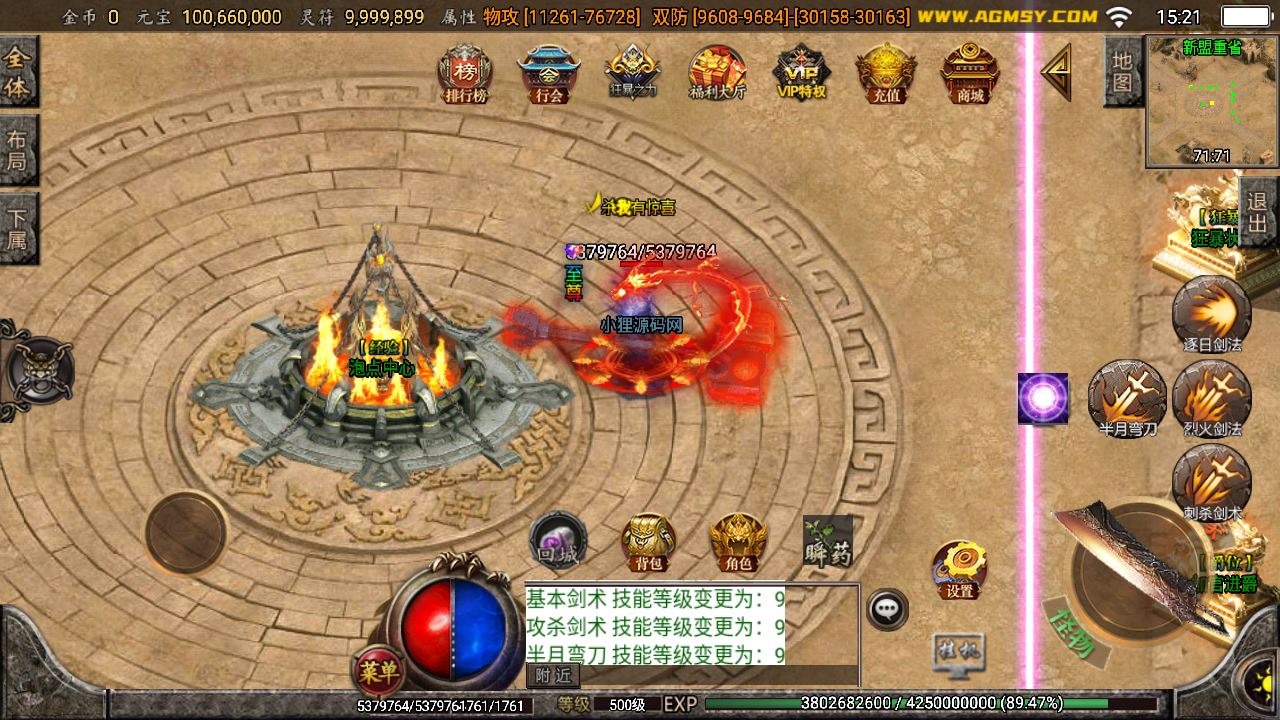Image resolution: width=1280 pixels, height=720 pixels.
Task: Select the 全体 tab
Action: point(17,73)
